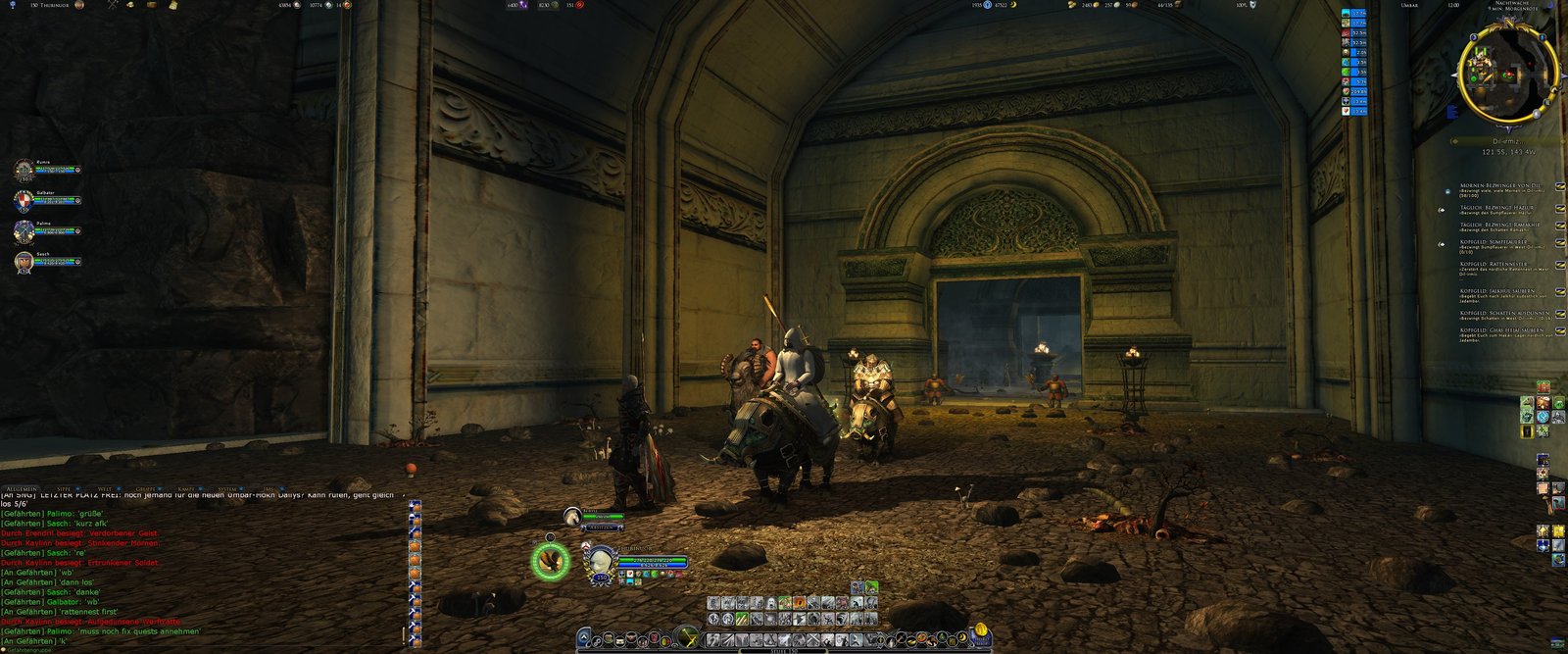Activate the green-ringed eagle skill icon
This screenshot has height=654, width=1568.
pyautogui.click(x=550, y=561)
